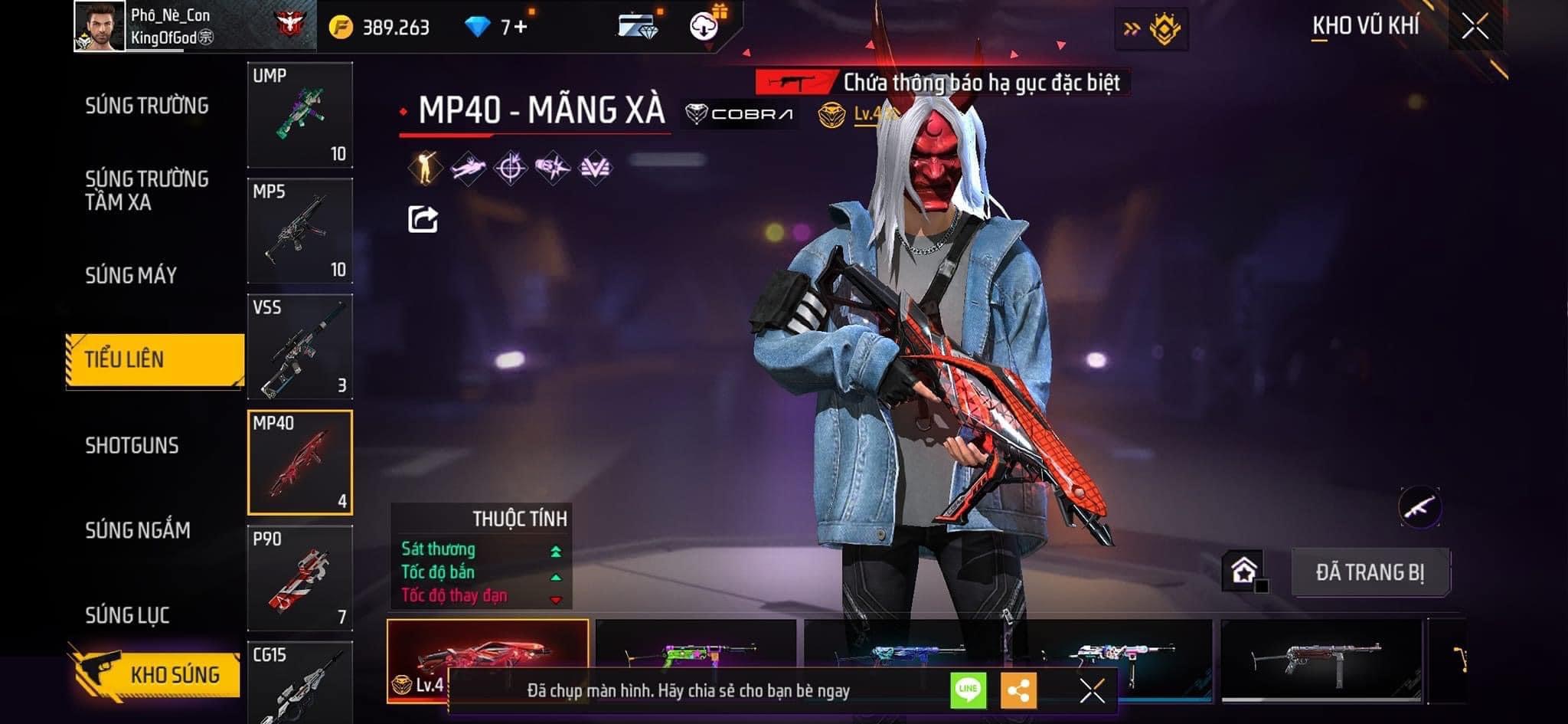Select the VSS weapon tile
The image size is (1568, 724).
pyautogui.click(x=300, y=347)
